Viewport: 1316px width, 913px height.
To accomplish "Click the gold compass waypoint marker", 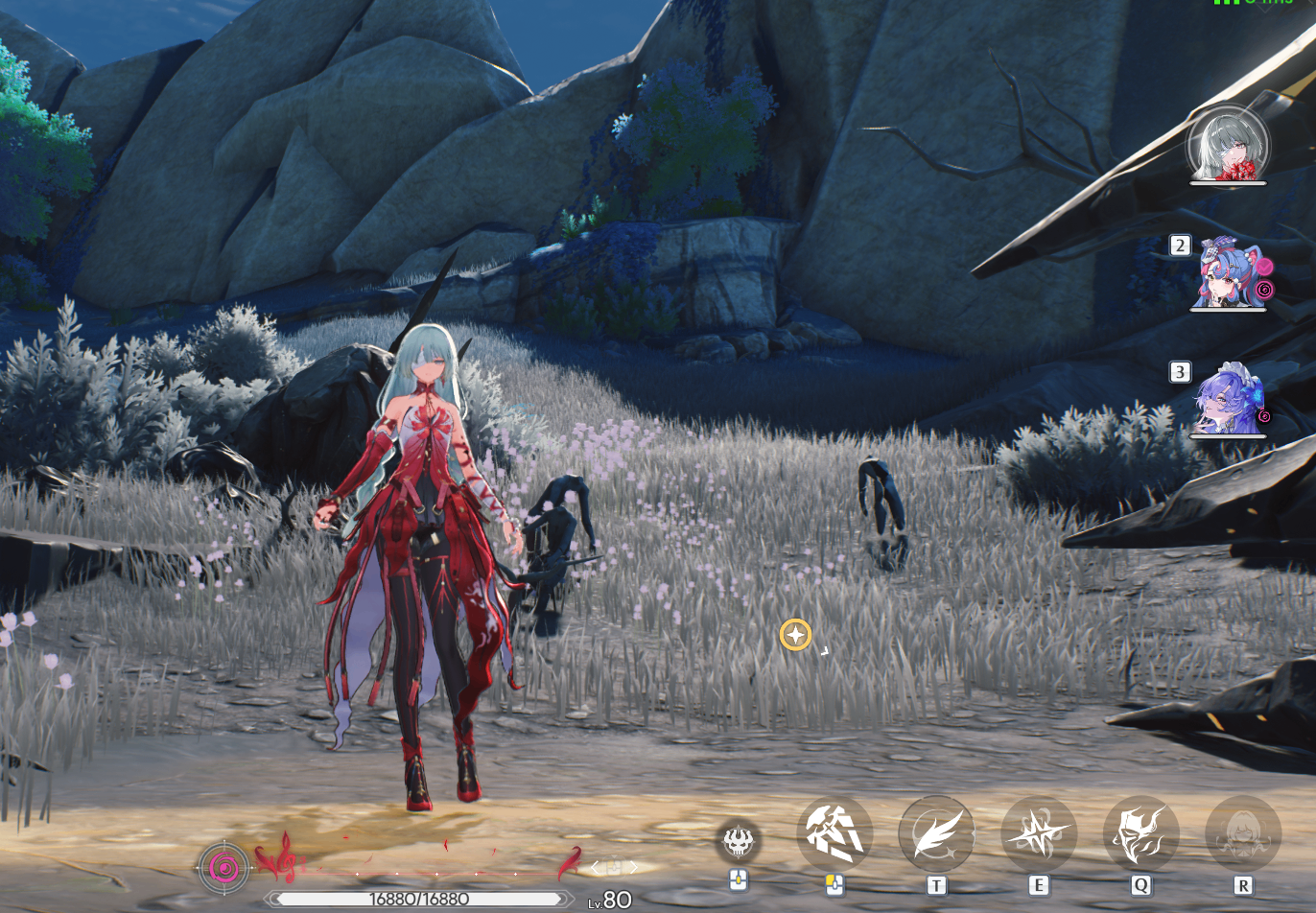I will [795, 635].
